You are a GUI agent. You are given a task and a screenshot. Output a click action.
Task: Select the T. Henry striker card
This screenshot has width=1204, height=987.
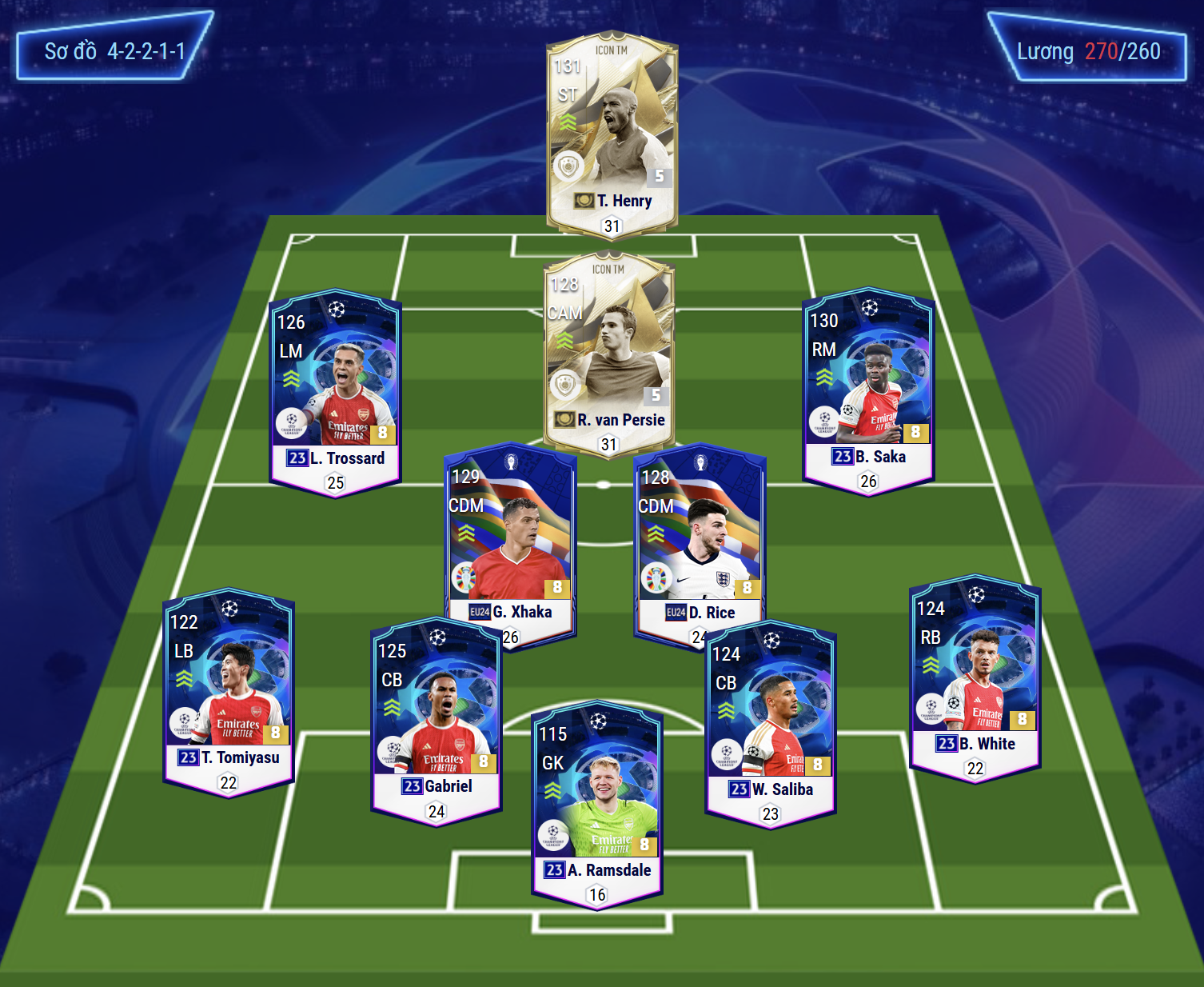click(612, 132)
